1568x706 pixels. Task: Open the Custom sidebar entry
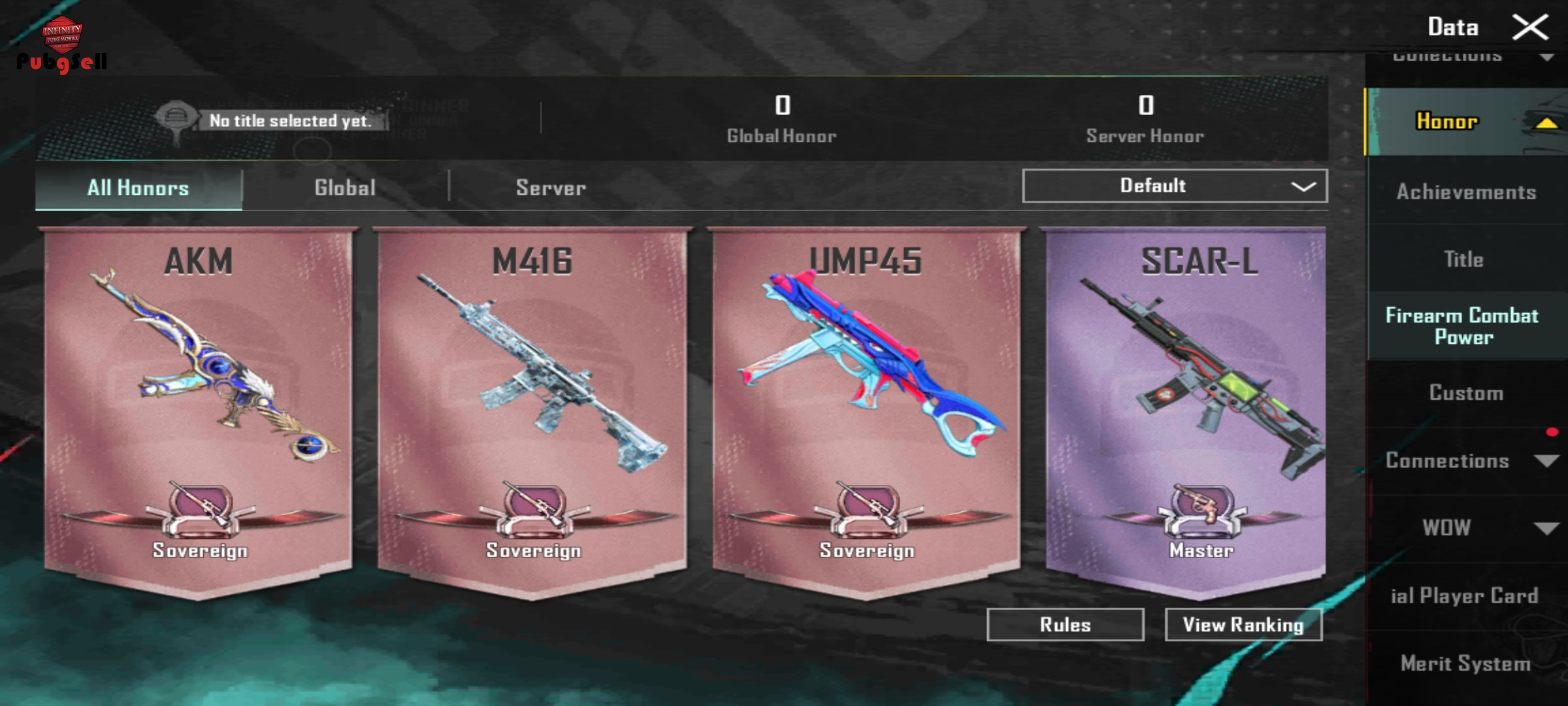click(x=1465, y=393)
